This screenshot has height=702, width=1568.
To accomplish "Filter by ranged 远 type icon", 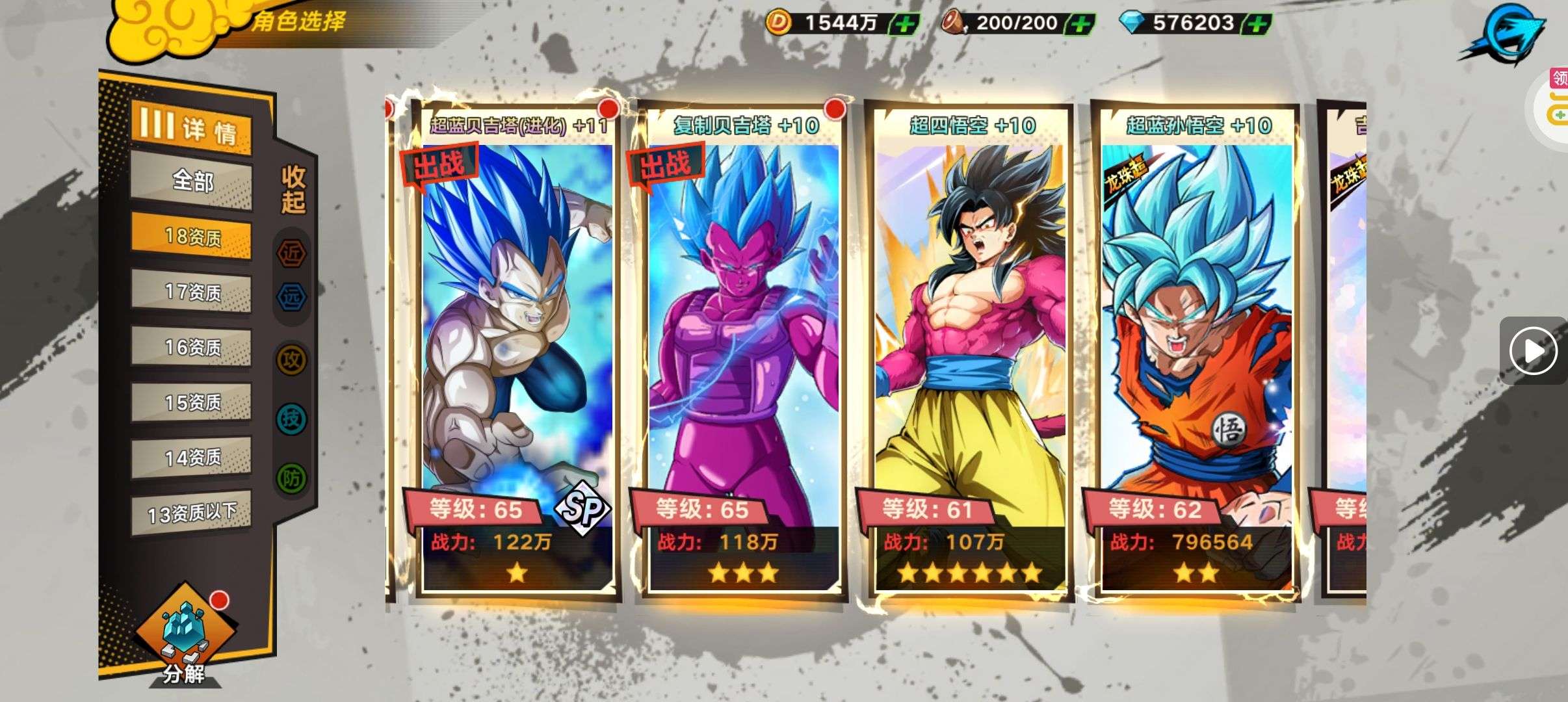I will pyautogui.click(x=291, y=297).
